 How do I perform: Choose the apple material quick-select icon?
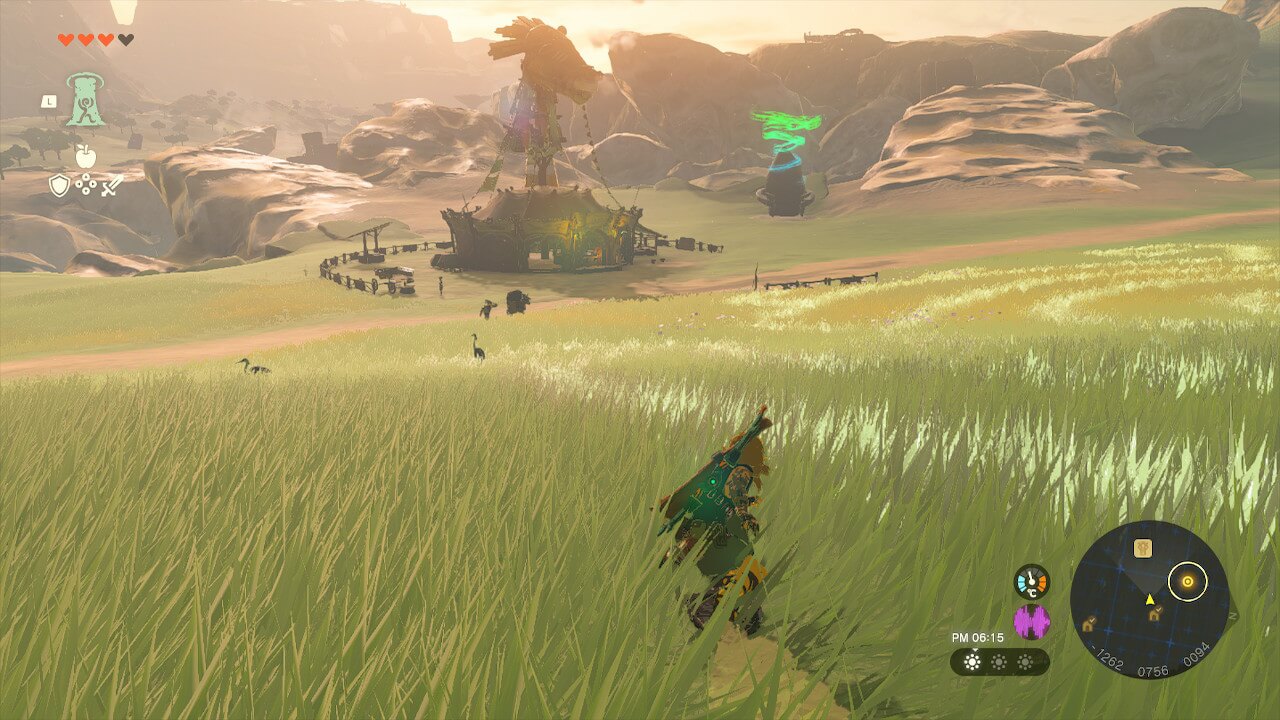click(x=86, y=156)
